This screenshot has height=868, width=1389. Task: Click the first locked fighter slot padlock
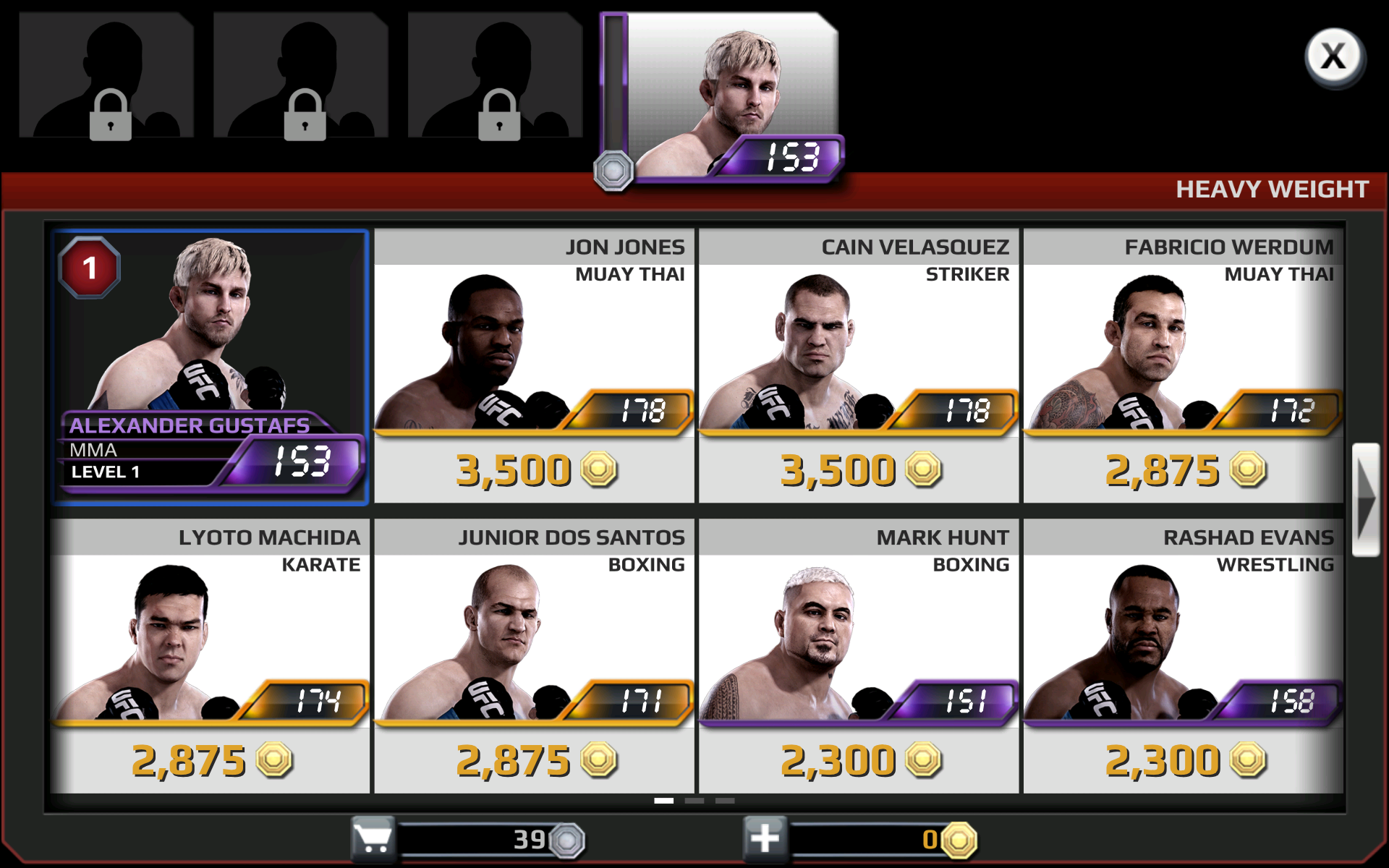[x=112, y=116]
